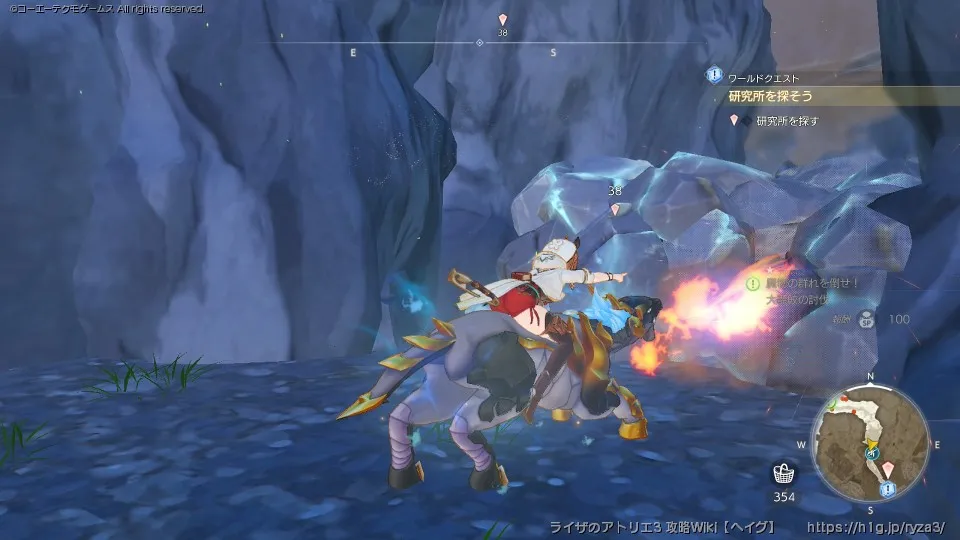
Task: Click the blue quest marker on the minimap
Action: 888,488
